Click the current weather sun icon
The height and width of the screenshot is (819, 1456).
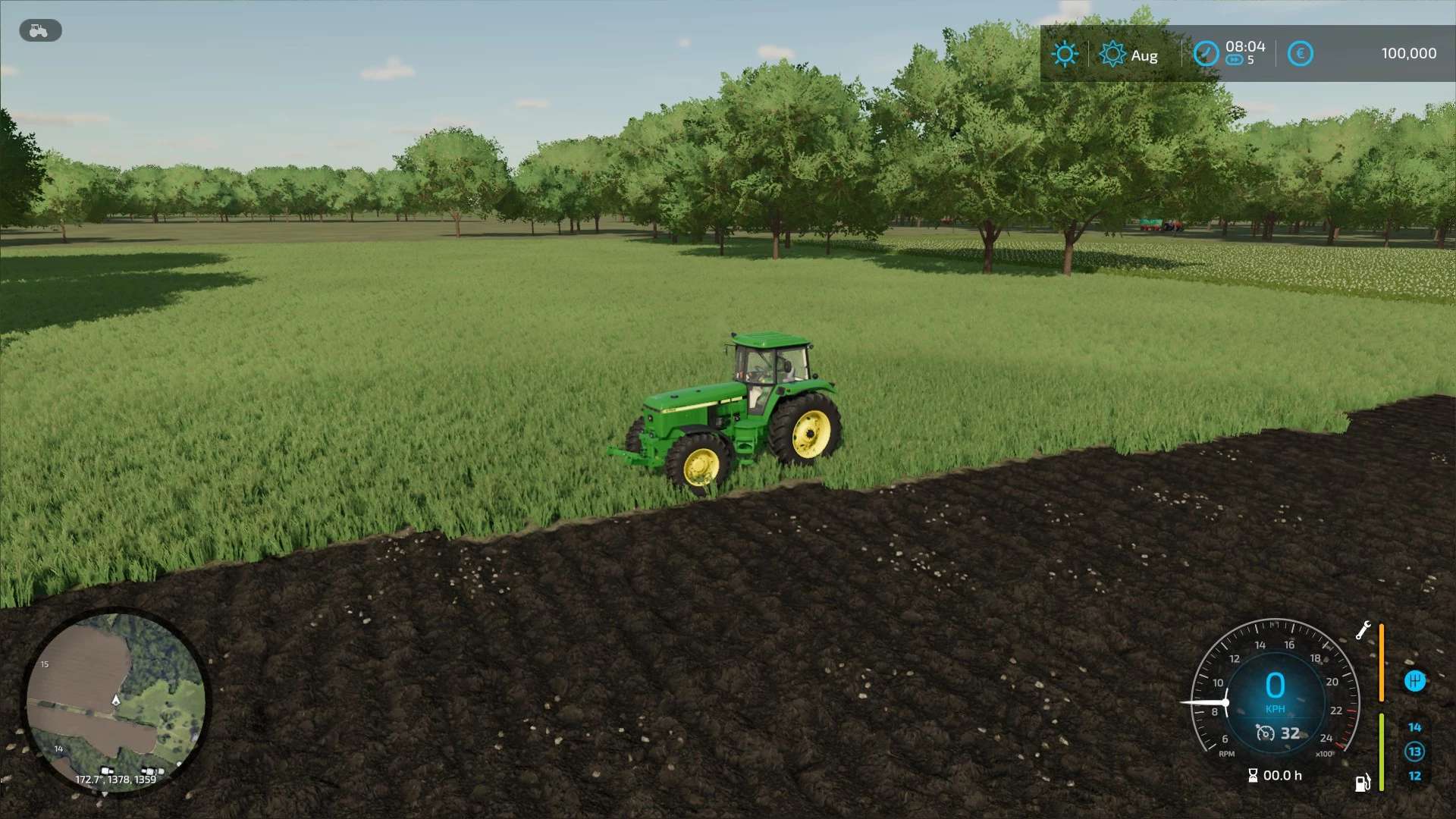[1065, 54]
